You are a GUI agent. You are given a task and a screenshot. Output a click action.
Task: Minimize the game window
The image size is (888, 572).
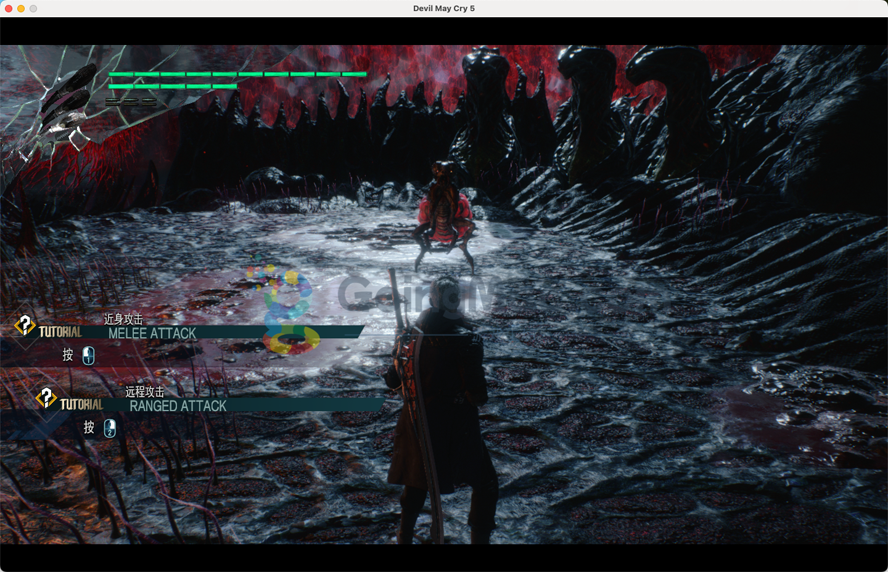[21, 8]
